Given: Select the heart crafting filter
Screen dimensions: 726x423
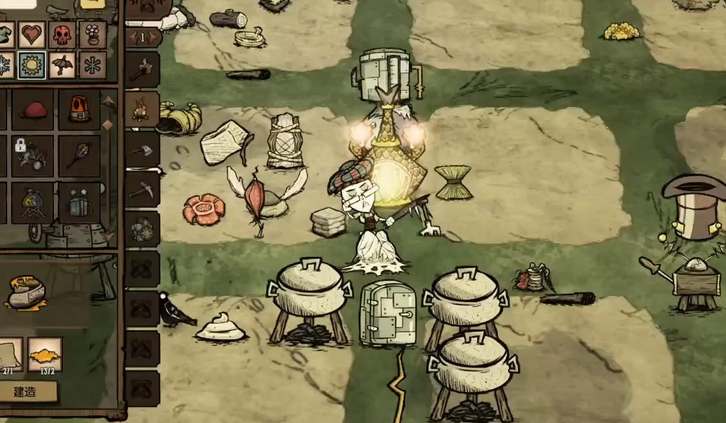Looking at the screenshot, I should pyautogui.click(x=30, y=35).
